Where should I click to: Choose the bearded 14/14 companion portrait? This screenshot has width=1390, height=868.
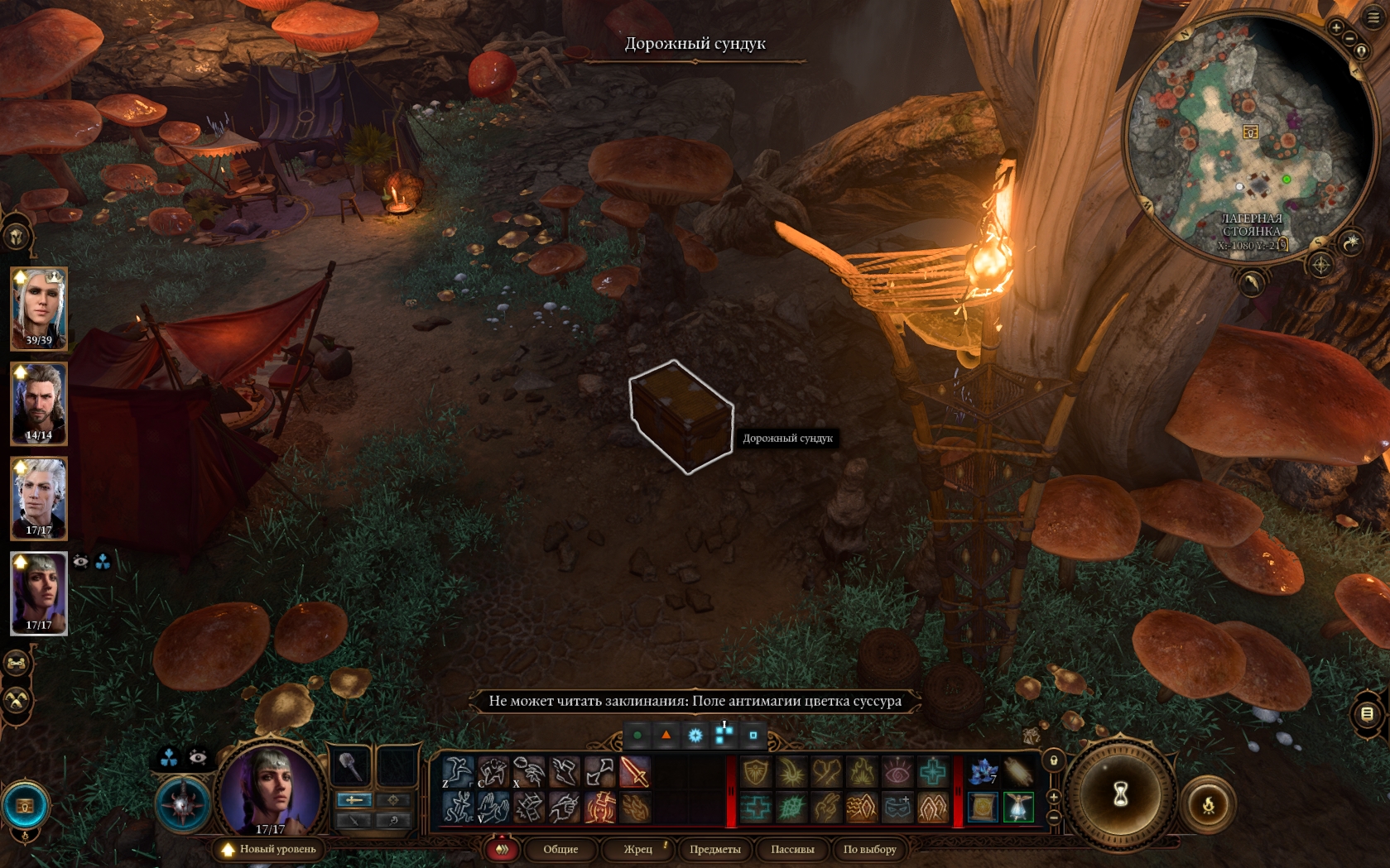point(38,403)
